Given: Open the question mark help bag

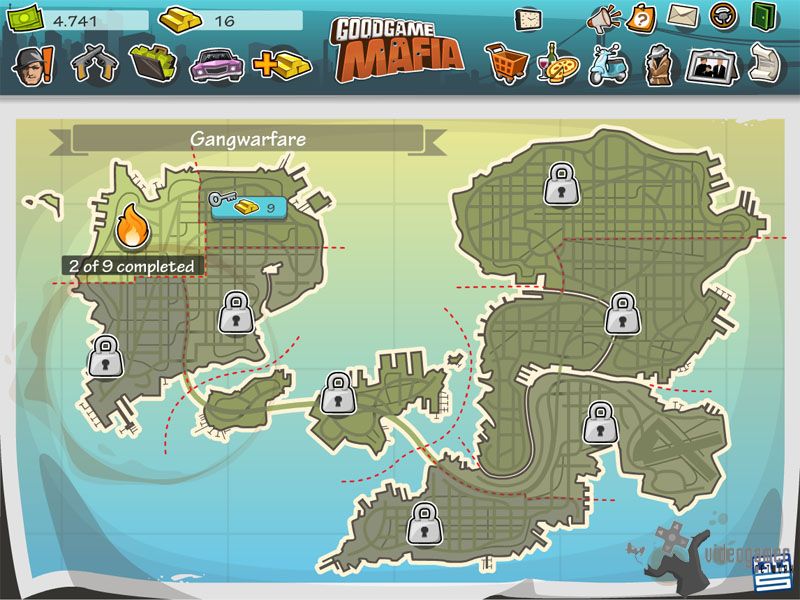Looking at the screenshot, I should [x=641, y=18].
